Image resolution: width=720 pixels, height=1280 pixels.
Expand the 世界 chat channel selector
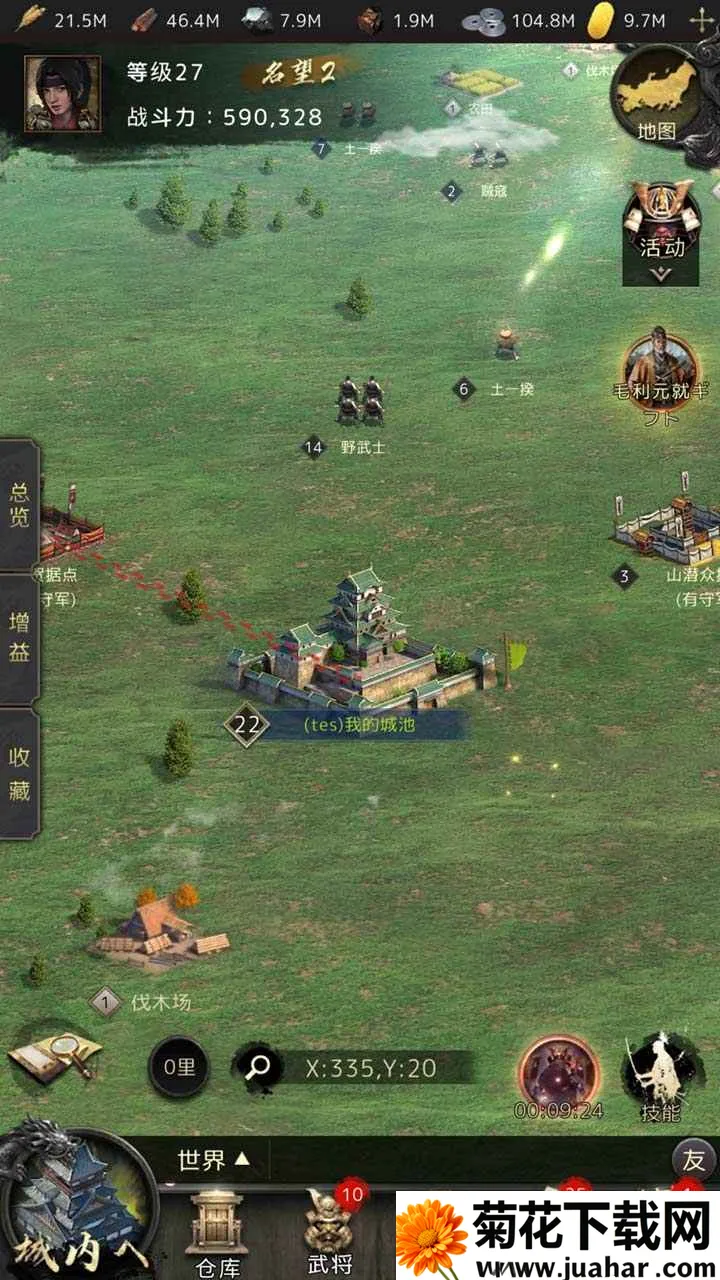click(x=212, y=1160)
